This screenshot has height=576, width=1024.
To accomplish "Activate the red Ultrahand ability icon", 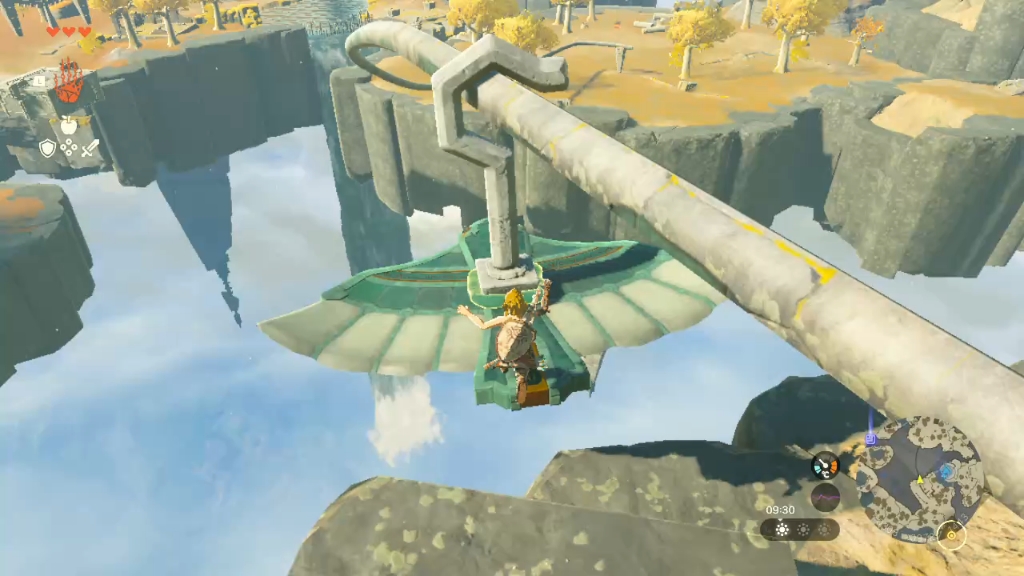I will click(x=68, y=82).
